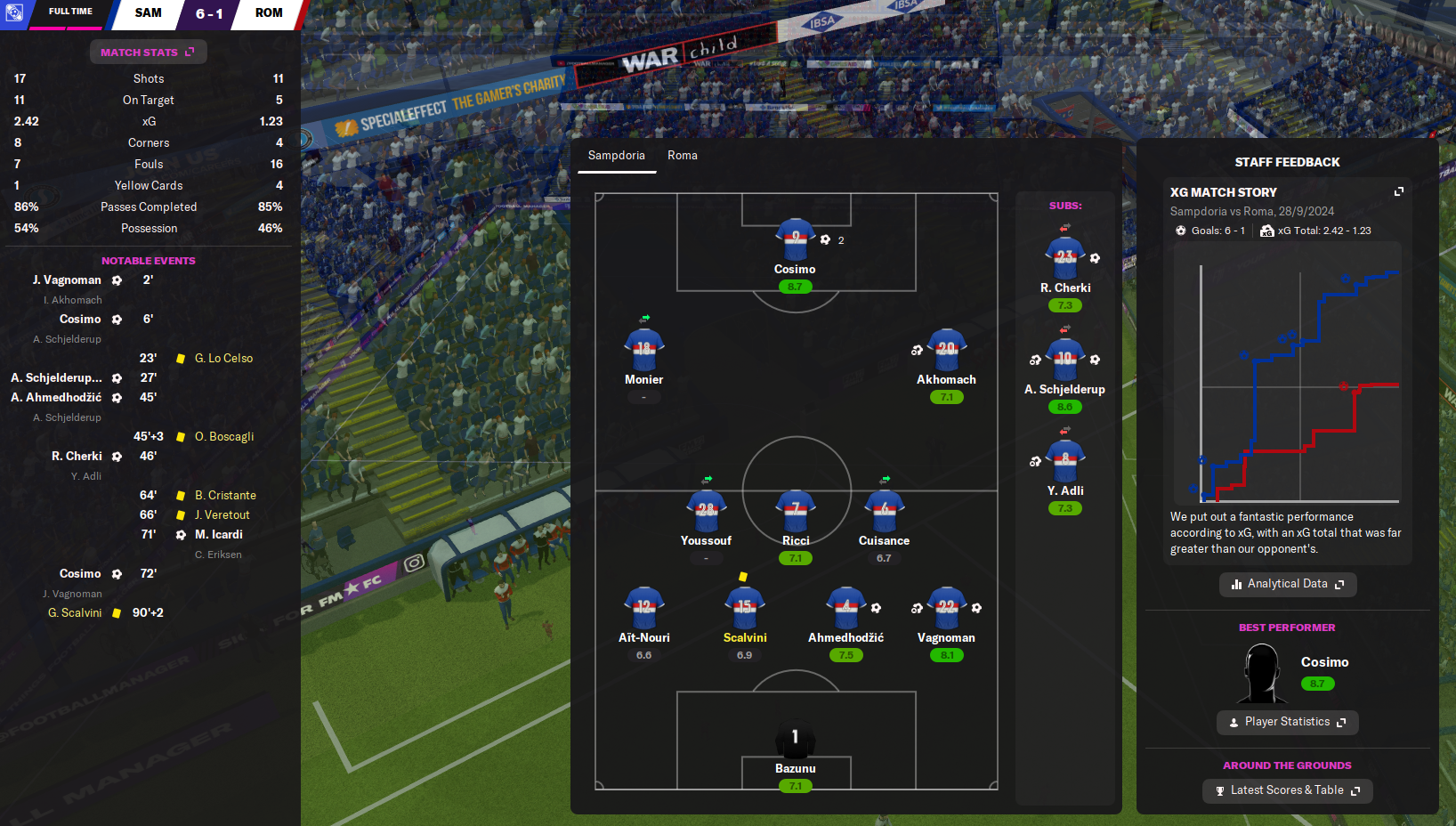Choose substitute Y. Adli

tap(1064, 462)
